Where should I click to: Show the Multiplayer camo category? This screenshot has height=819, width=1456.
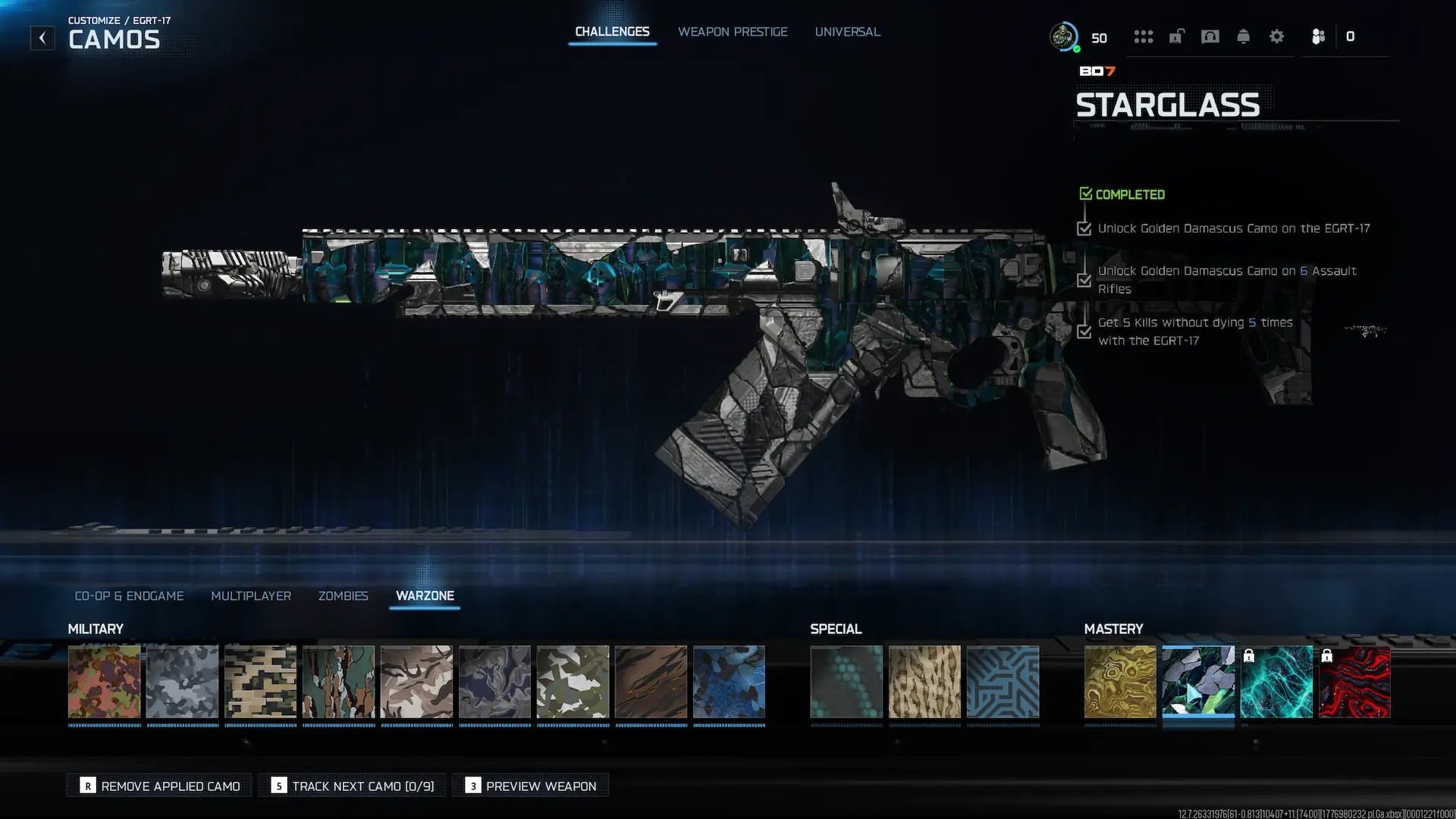(251, 596)
